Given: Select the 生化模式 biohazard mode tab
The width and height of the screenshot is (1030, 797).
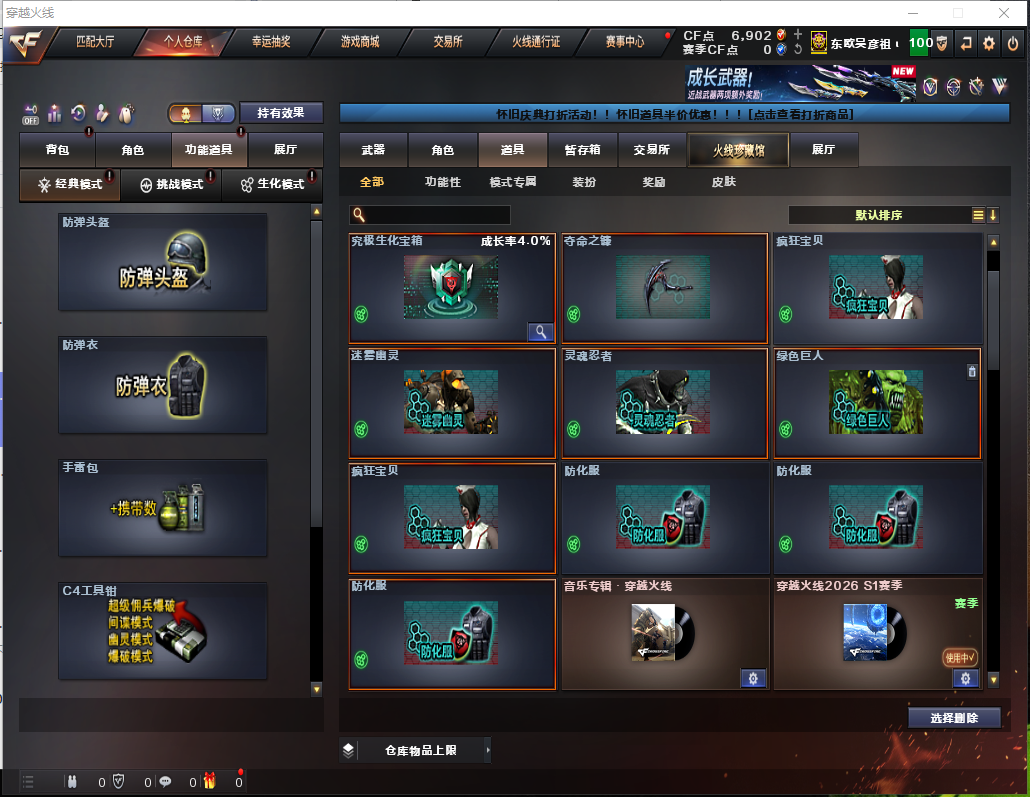Looking at the screenshot, I should pos(273,185).
